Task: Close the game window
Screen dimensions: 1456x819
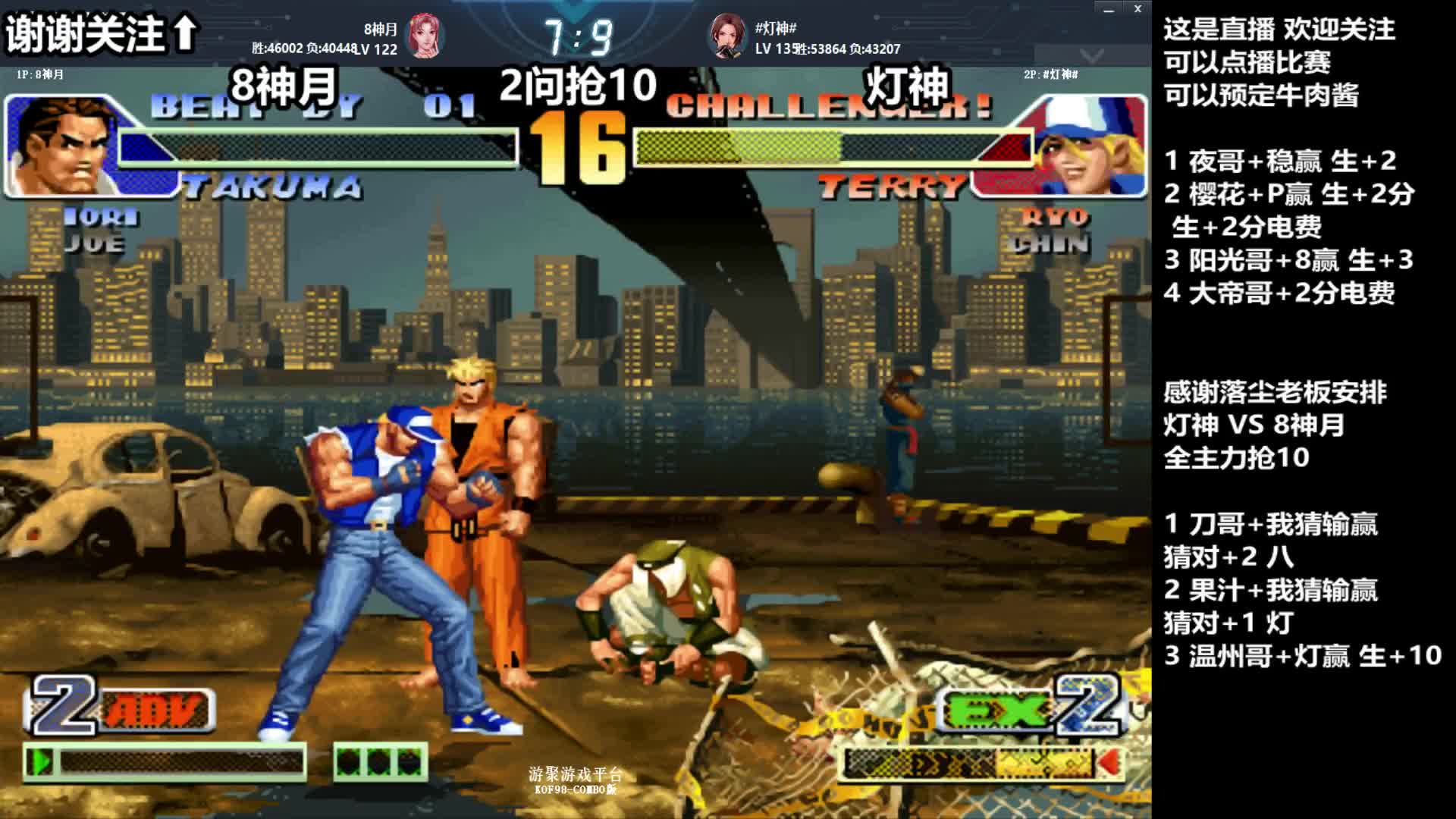Action: tap(1137, 9)
